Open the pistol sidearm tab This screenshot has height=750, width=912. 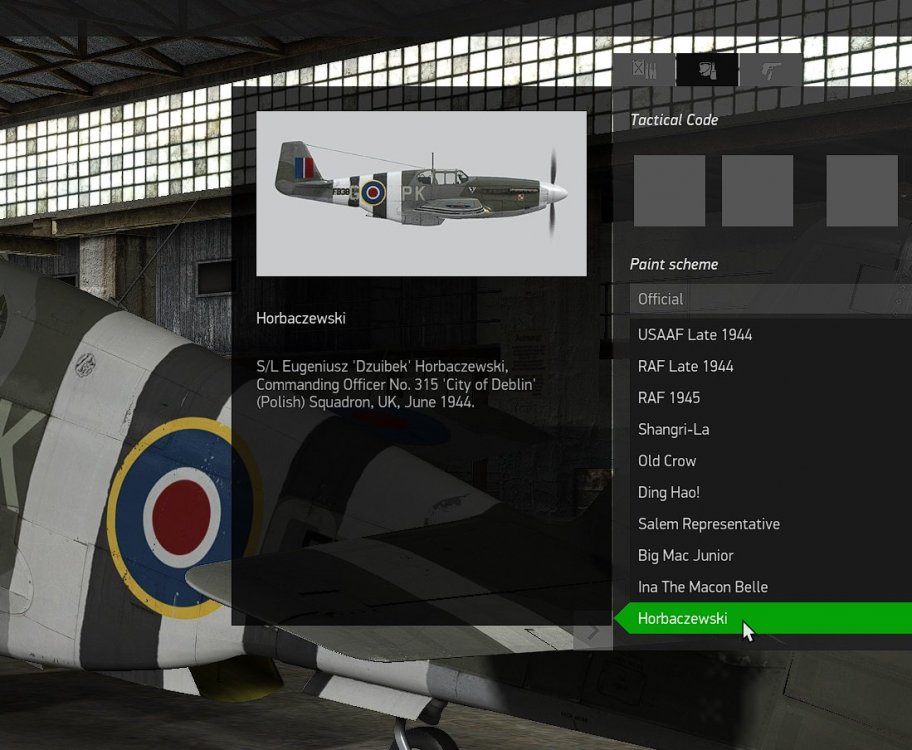(770, 69)
